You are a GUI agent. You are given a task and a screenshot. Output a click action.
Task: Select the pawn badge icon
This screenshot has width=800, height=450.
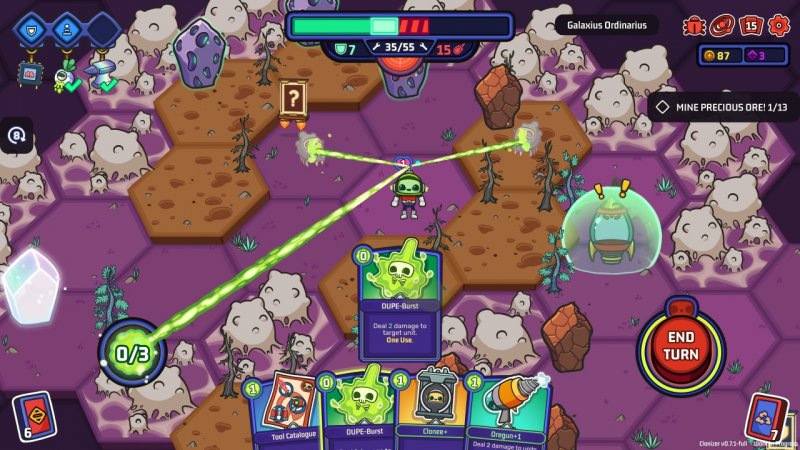[67, 29]
